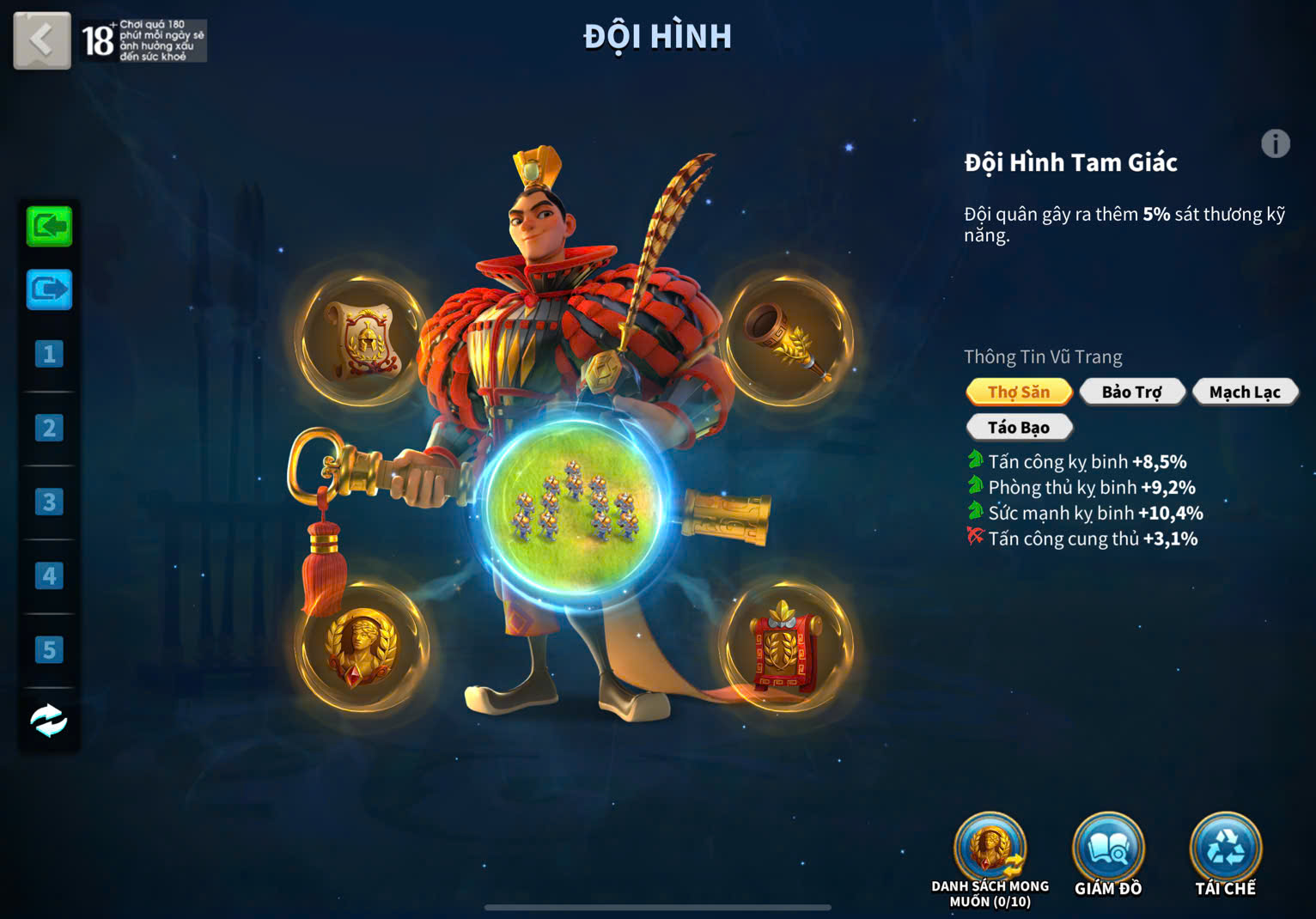Open the Giám Đồ catalog
The height and width of the screenshot is (919, 1316).
pos(1108,850)
